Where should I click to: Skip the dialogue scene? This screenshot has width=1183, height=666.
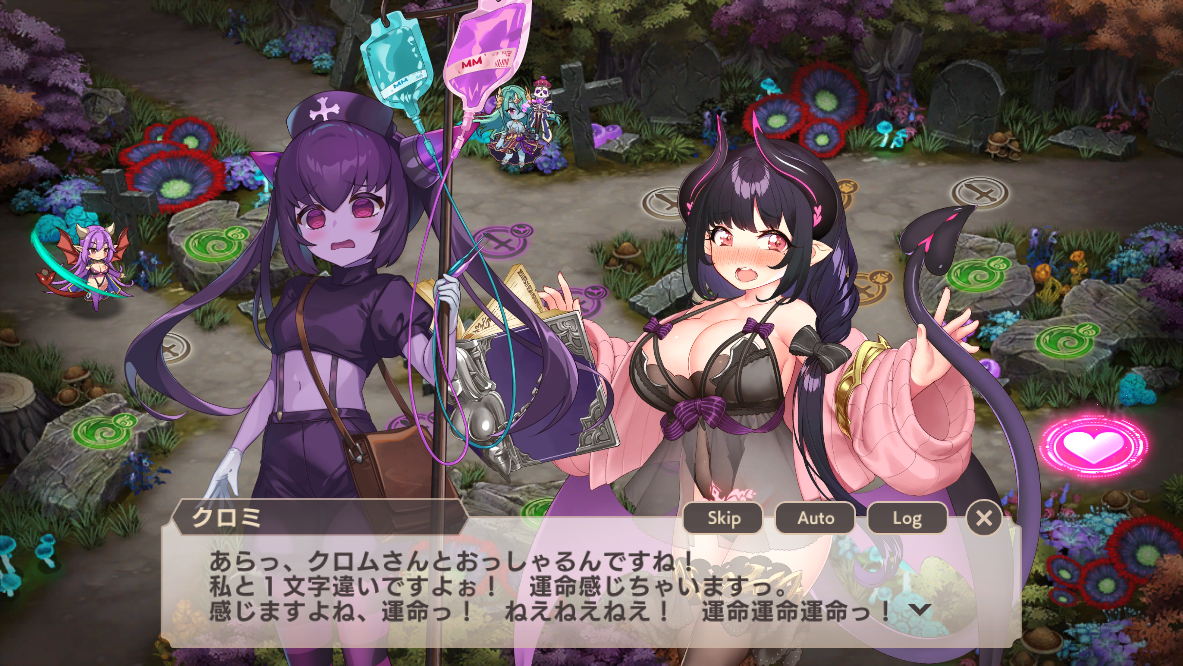723,518
